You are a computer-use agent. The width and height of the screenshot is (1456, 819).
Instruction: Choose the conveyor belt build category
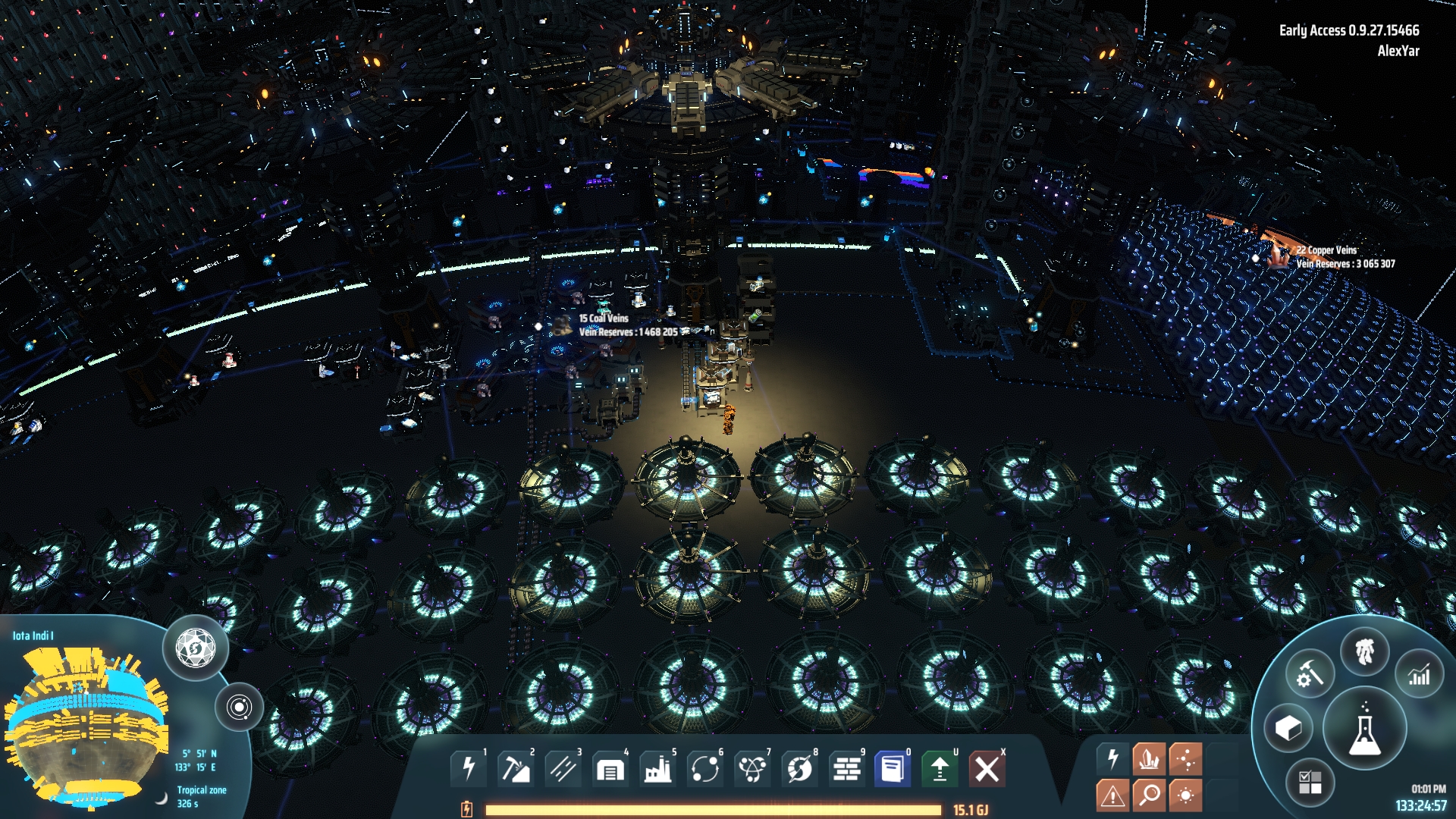[563, 769]
